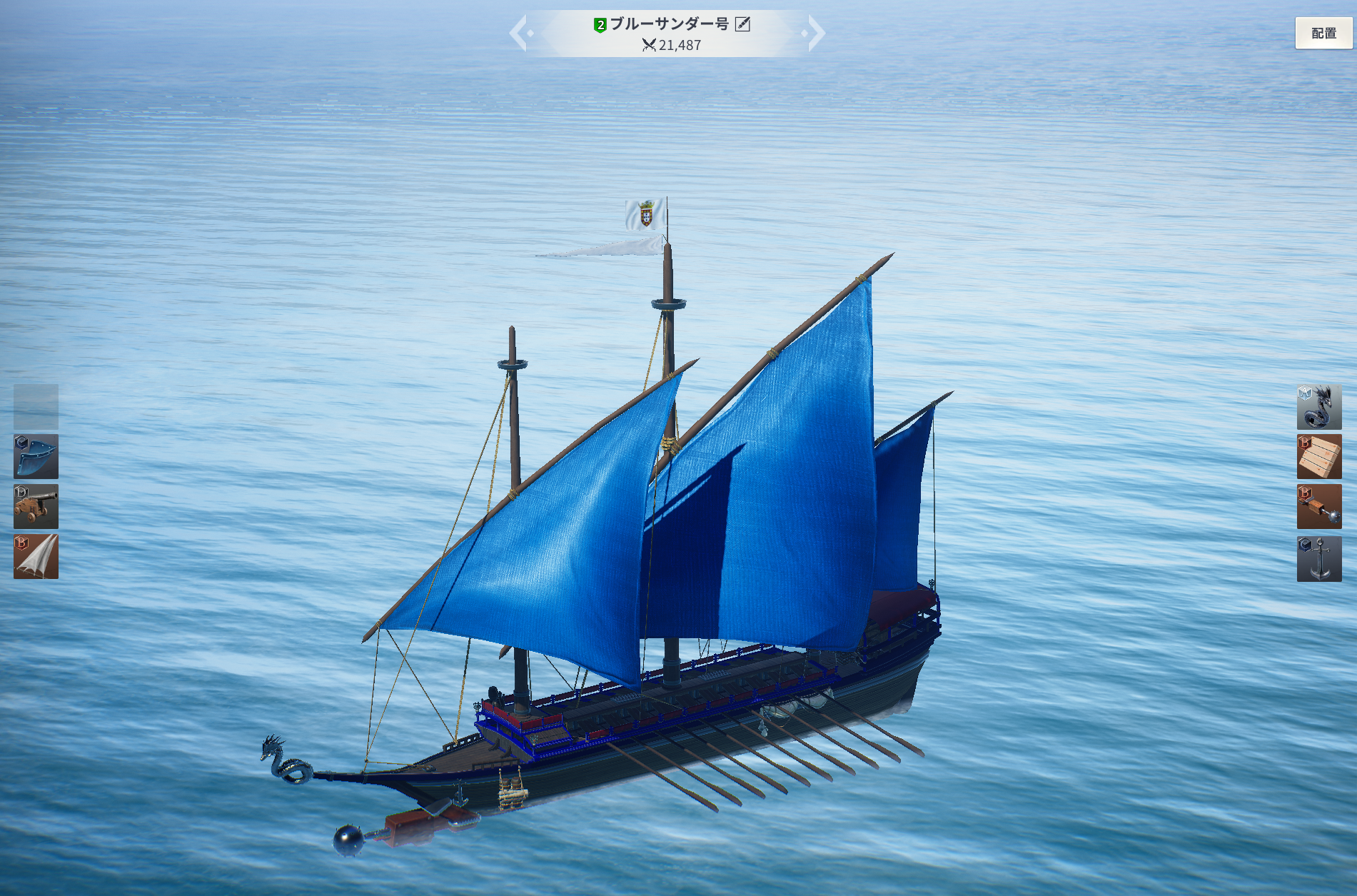
Task: Select the cannon equipment slot
Action: pos(36,507)
